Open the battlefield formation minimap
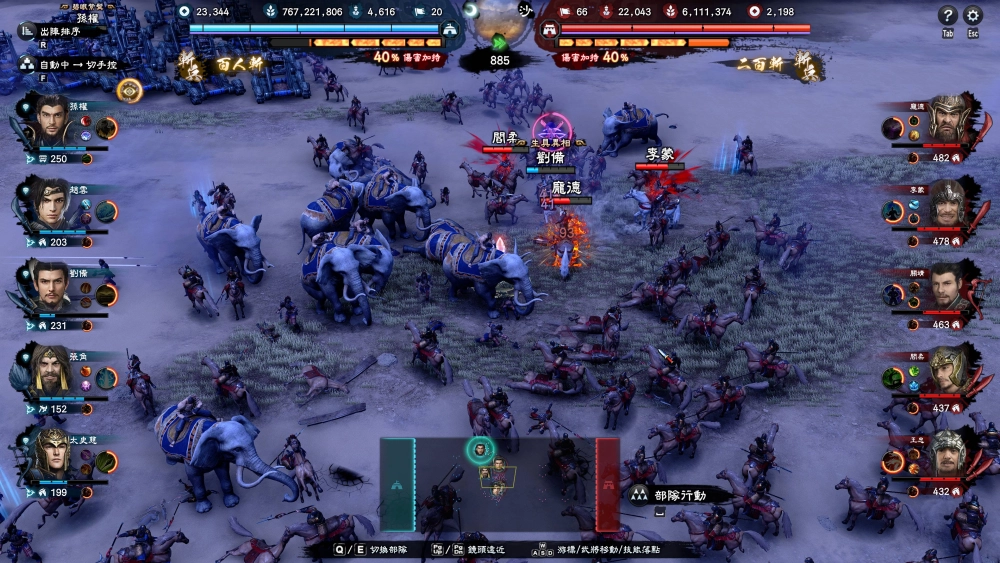1000x563 pixels. point(498,484)
